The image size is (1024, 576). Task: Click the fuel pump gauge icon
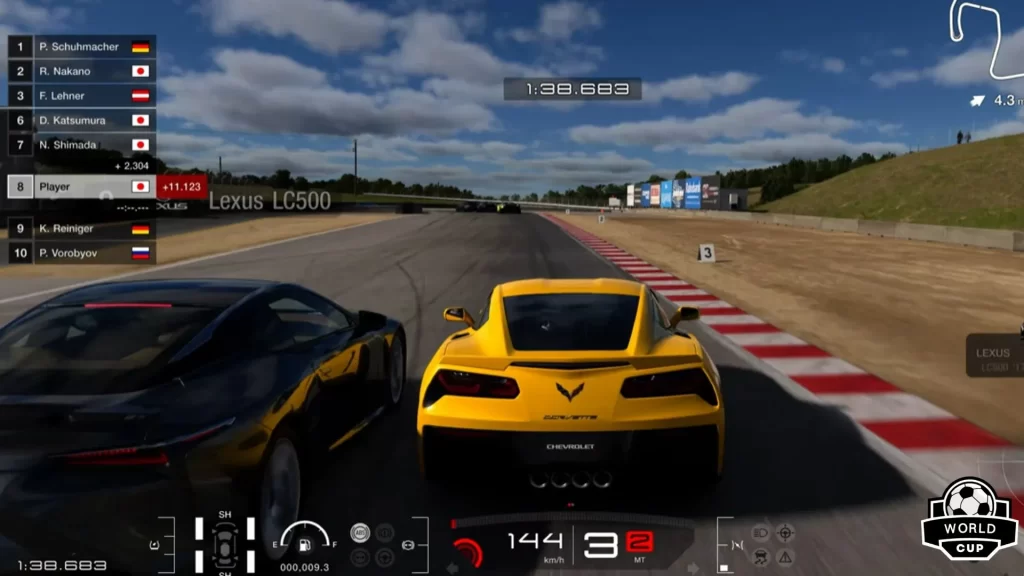click(x=306, y=544)
